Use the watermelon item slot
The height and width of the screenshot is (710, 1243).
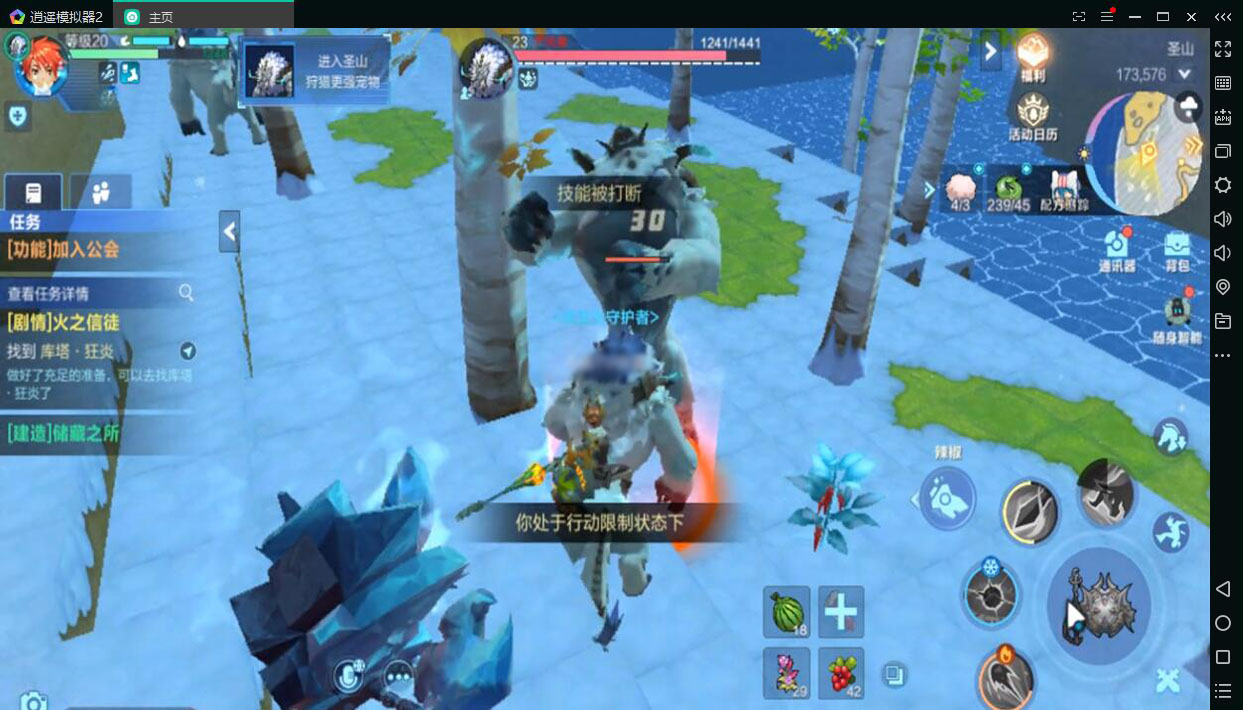click(x=787, y=611)
